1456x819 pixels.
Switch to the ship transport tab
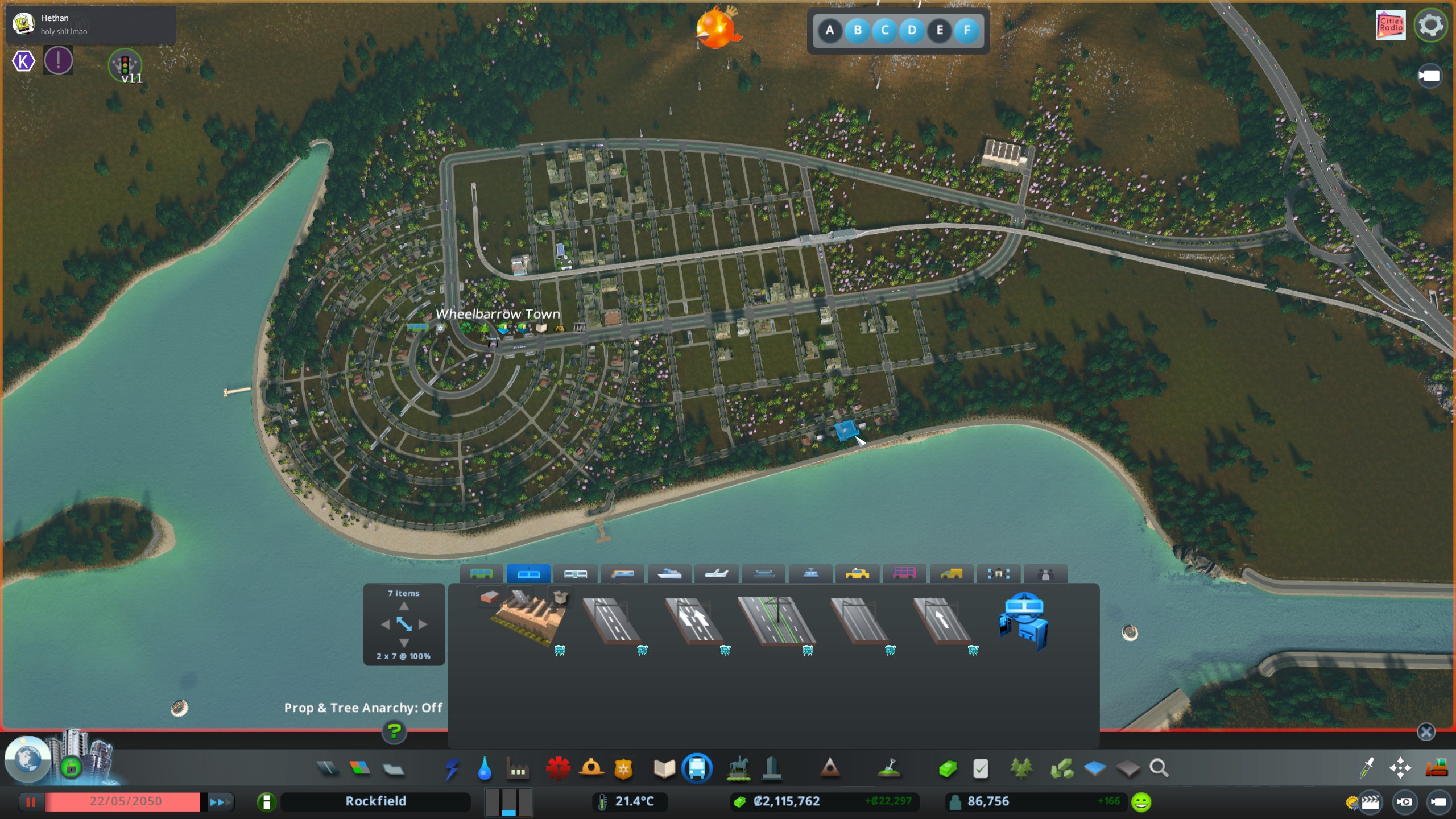pyautogui.click(x=669, y=574)
